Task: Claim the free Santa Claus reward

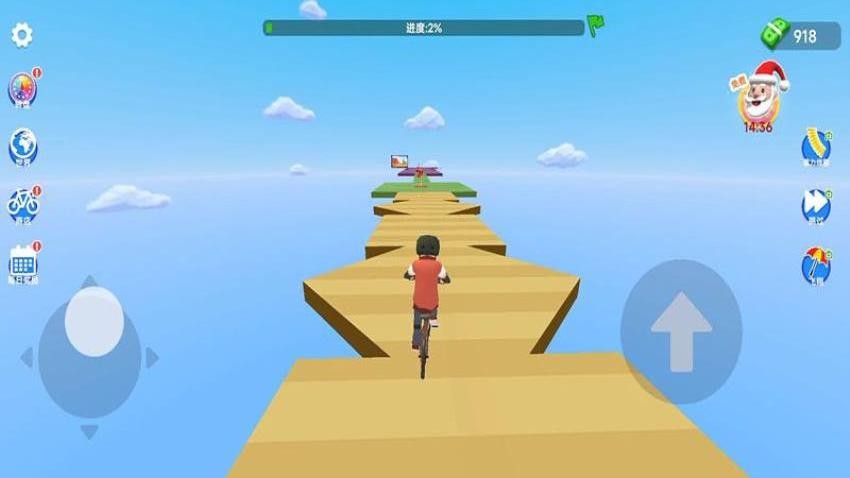Action: [x=759, y=97]
